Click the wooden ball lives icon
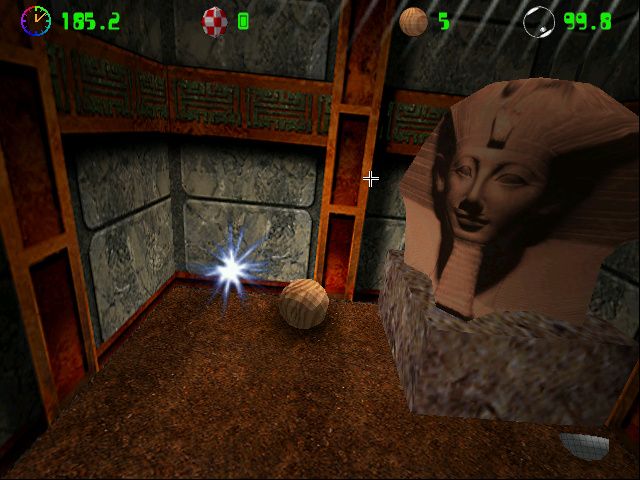Screen dimensions: 640x480 coord(413,21)
